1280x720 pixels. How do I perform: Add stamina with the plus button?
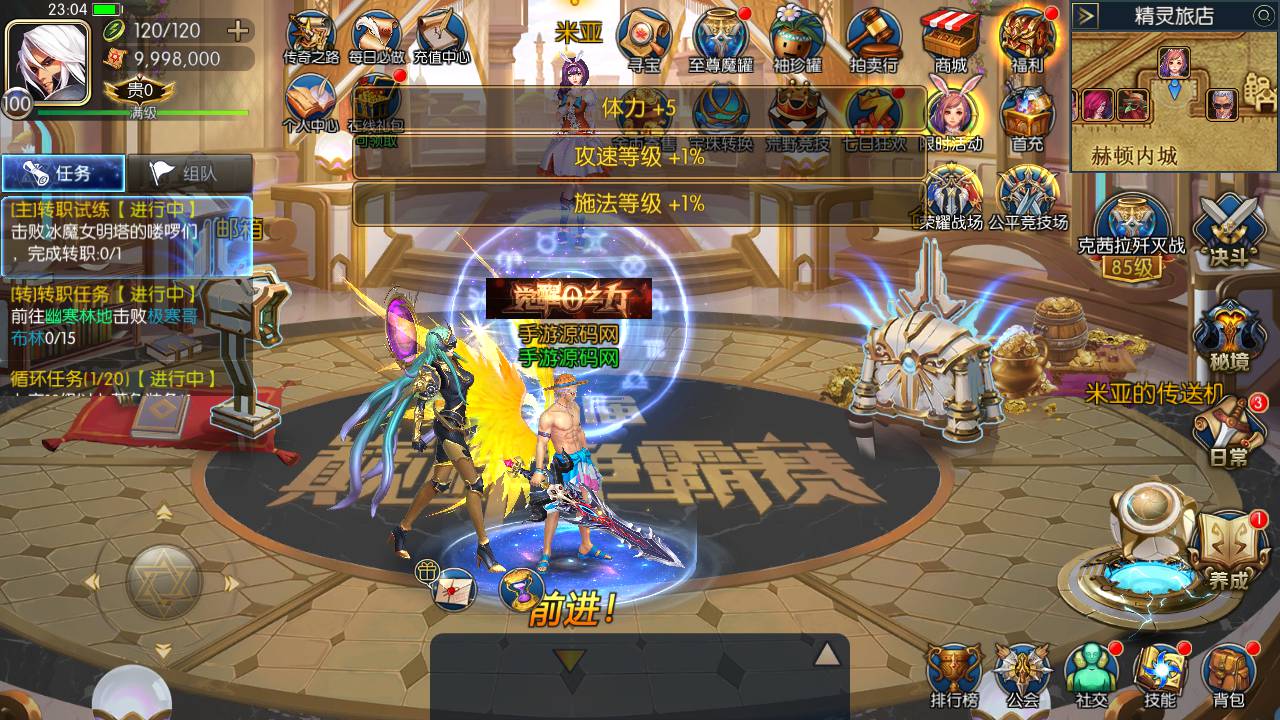tap(238, 30)
